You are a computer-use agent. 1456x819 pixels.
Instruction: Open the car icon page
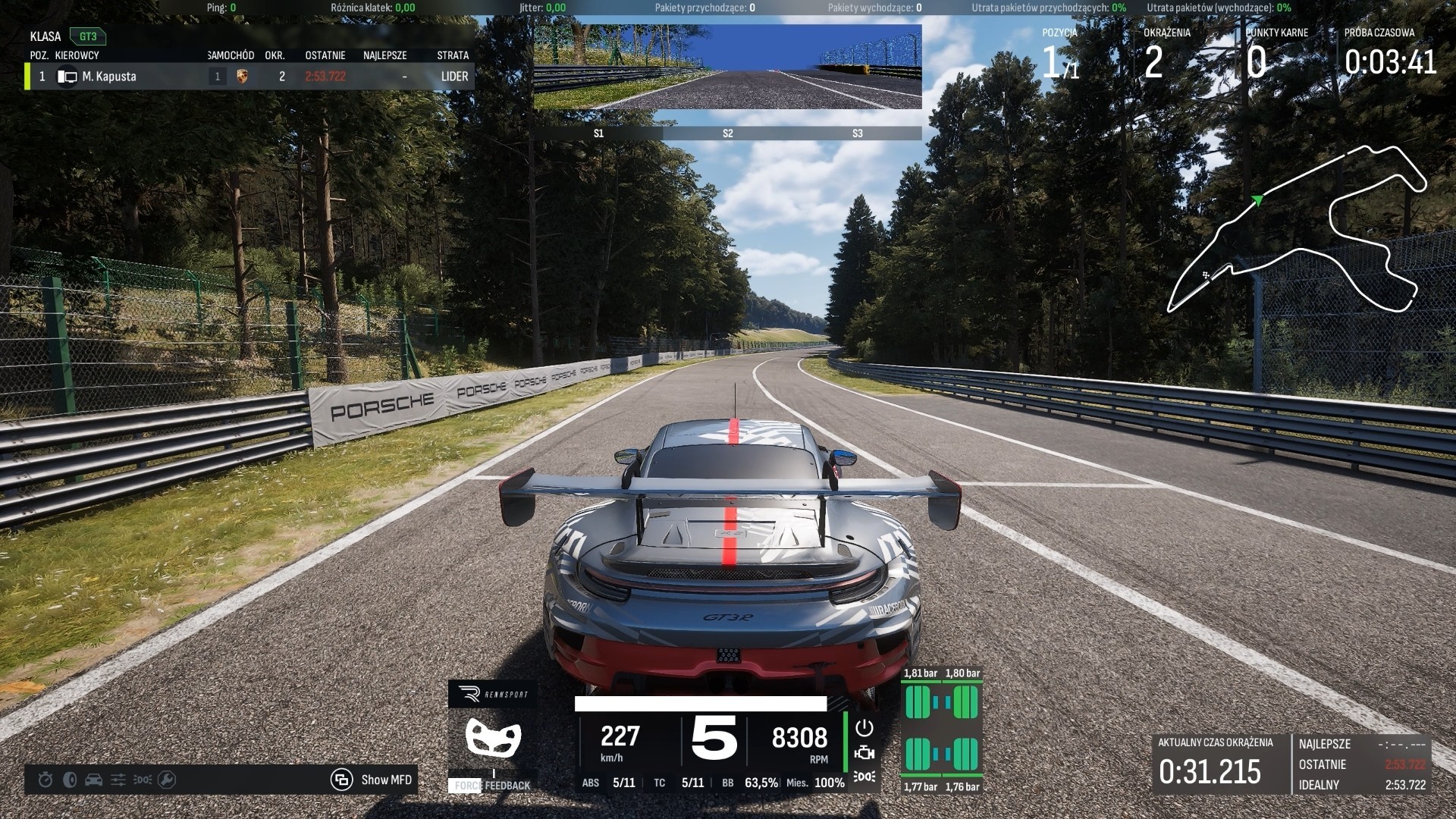click(x=94, y=780)
